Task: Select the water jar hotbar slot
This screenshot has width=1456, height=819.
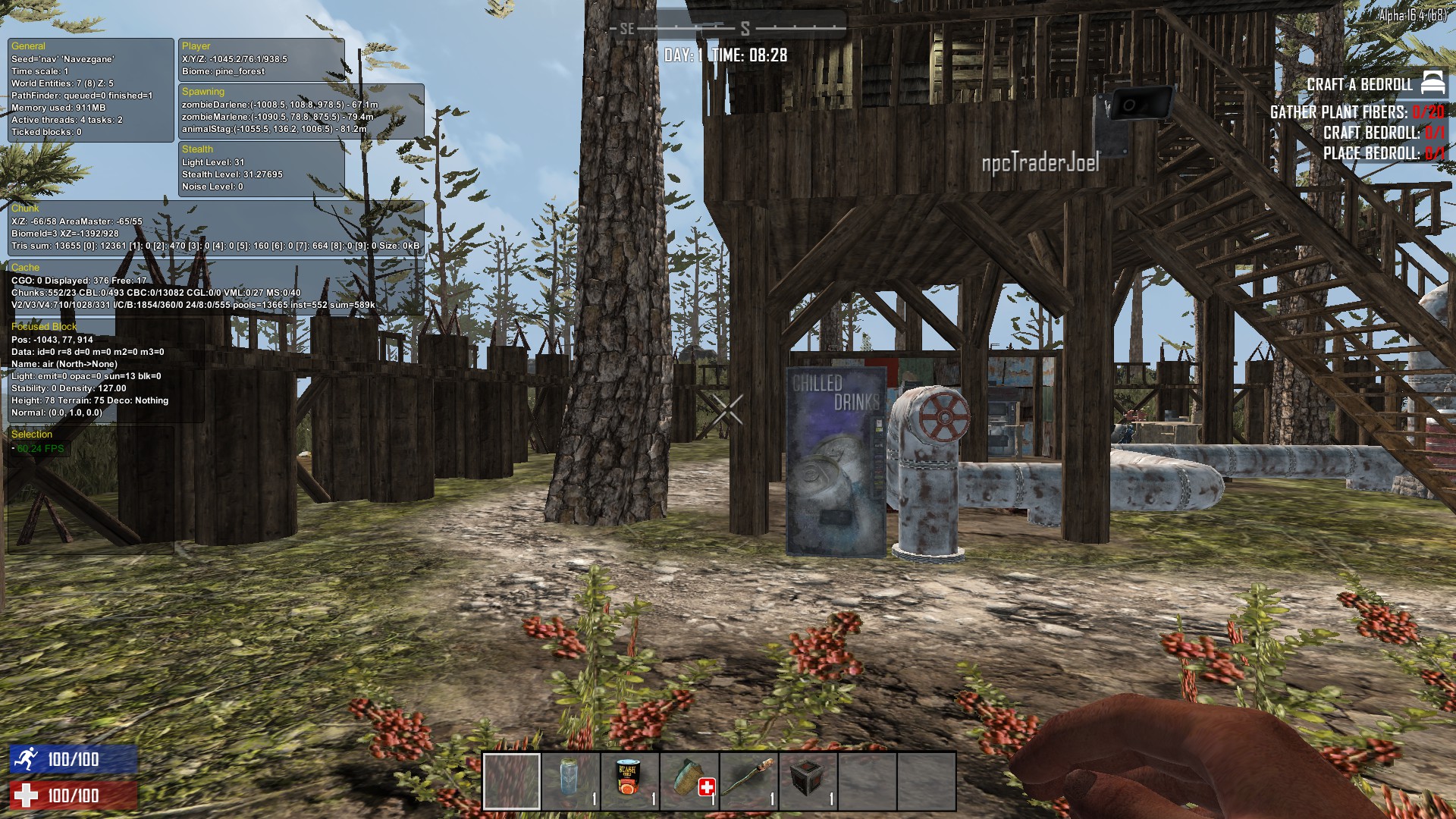Action: 570,781
